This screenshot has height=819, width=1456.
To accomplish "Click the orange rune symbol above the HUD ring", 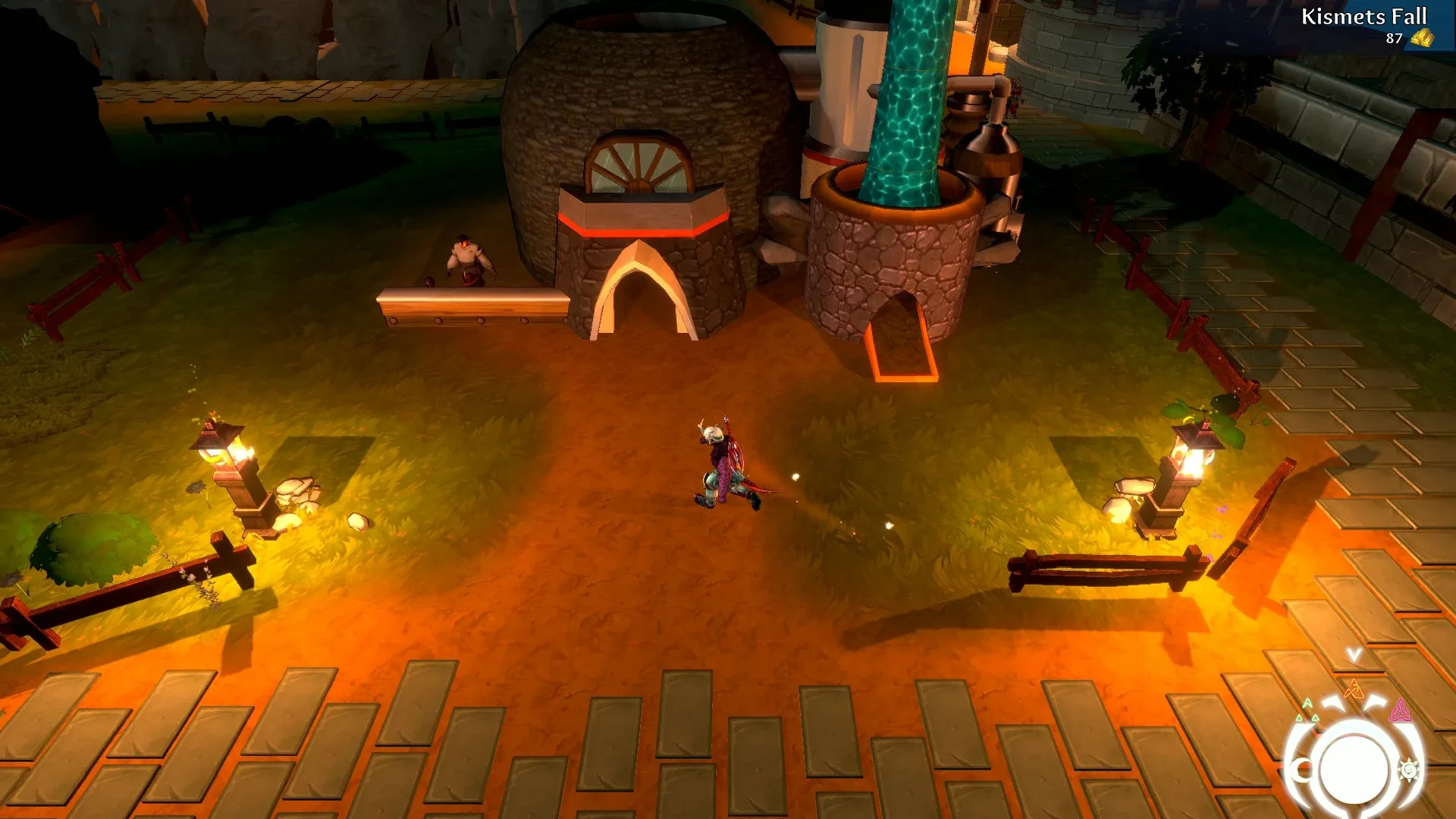I will (x=1353, y=690).
